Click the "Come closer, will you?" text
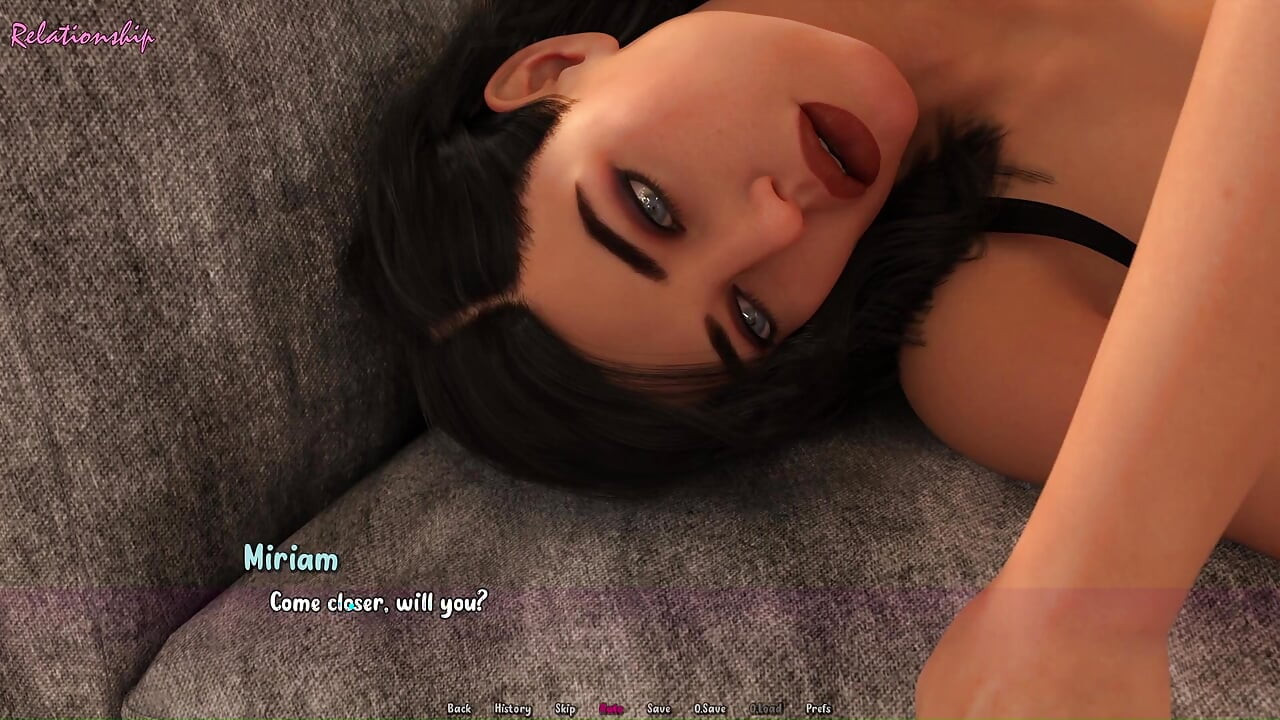The width and height of the screenshot is (1280, 720). 377,602
